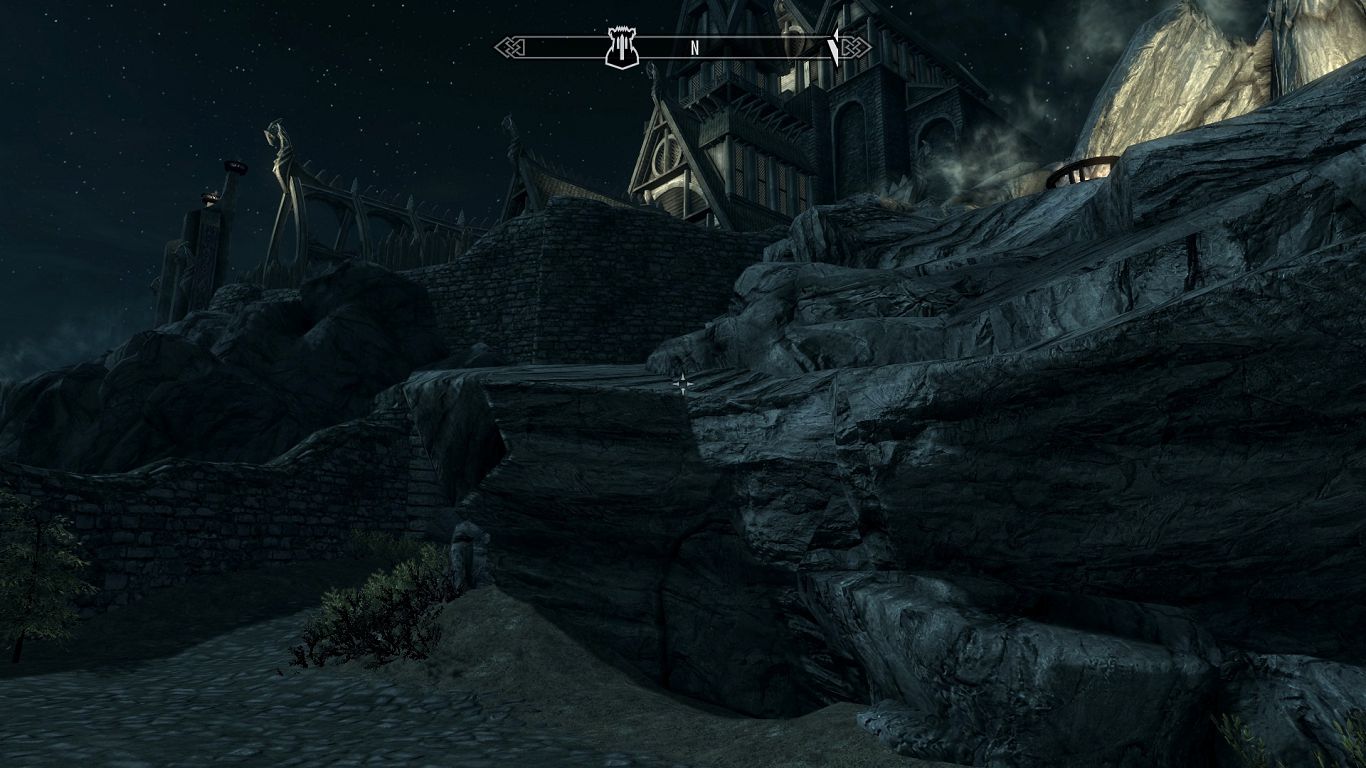This screenshot has width=1366, height=768.
Task: Select the quest arrow marker on the compass
Action: [x=834, y=46]
